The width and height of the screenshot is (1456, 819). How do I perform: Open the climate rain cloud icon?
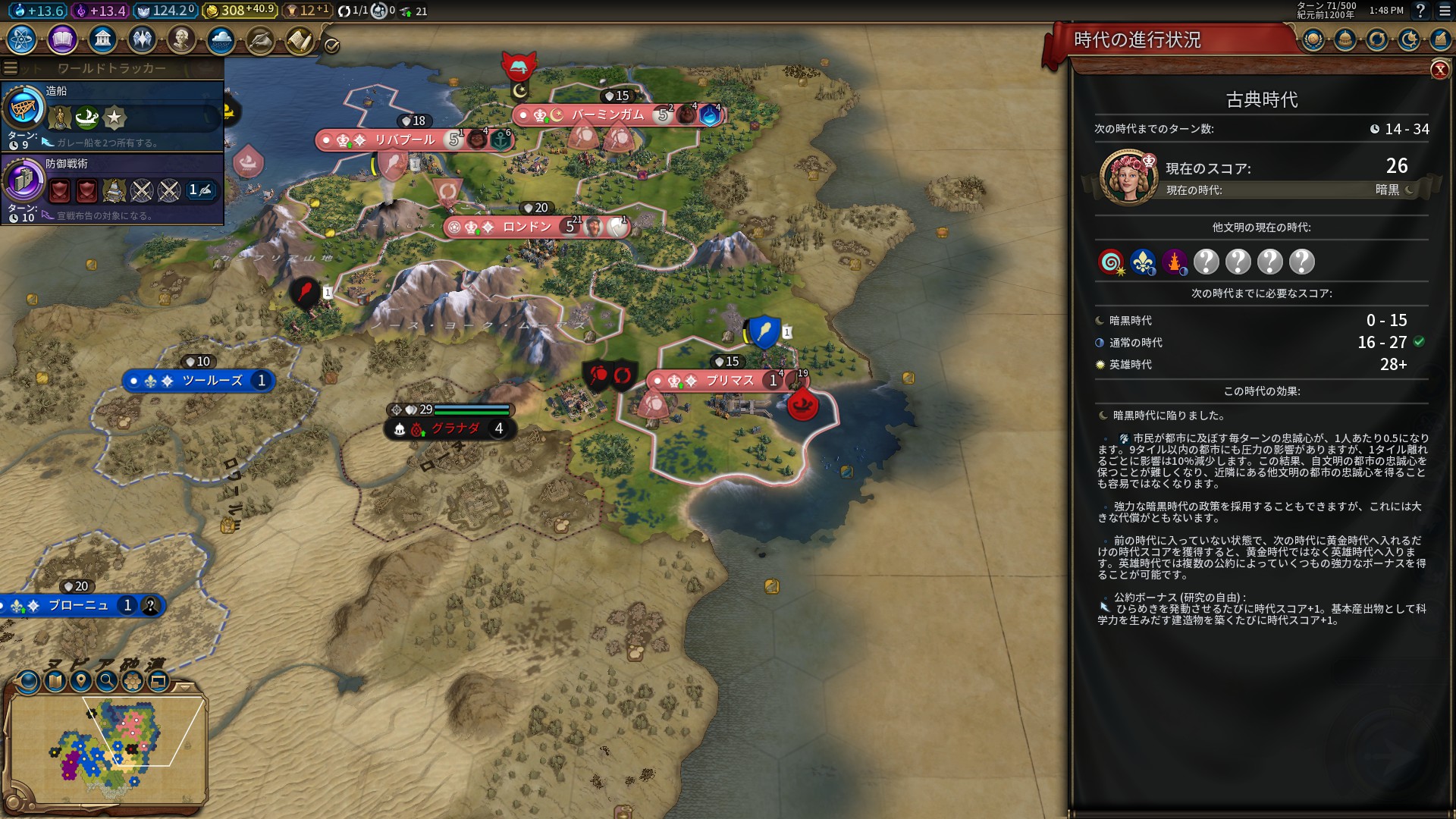tap(221, 39)
